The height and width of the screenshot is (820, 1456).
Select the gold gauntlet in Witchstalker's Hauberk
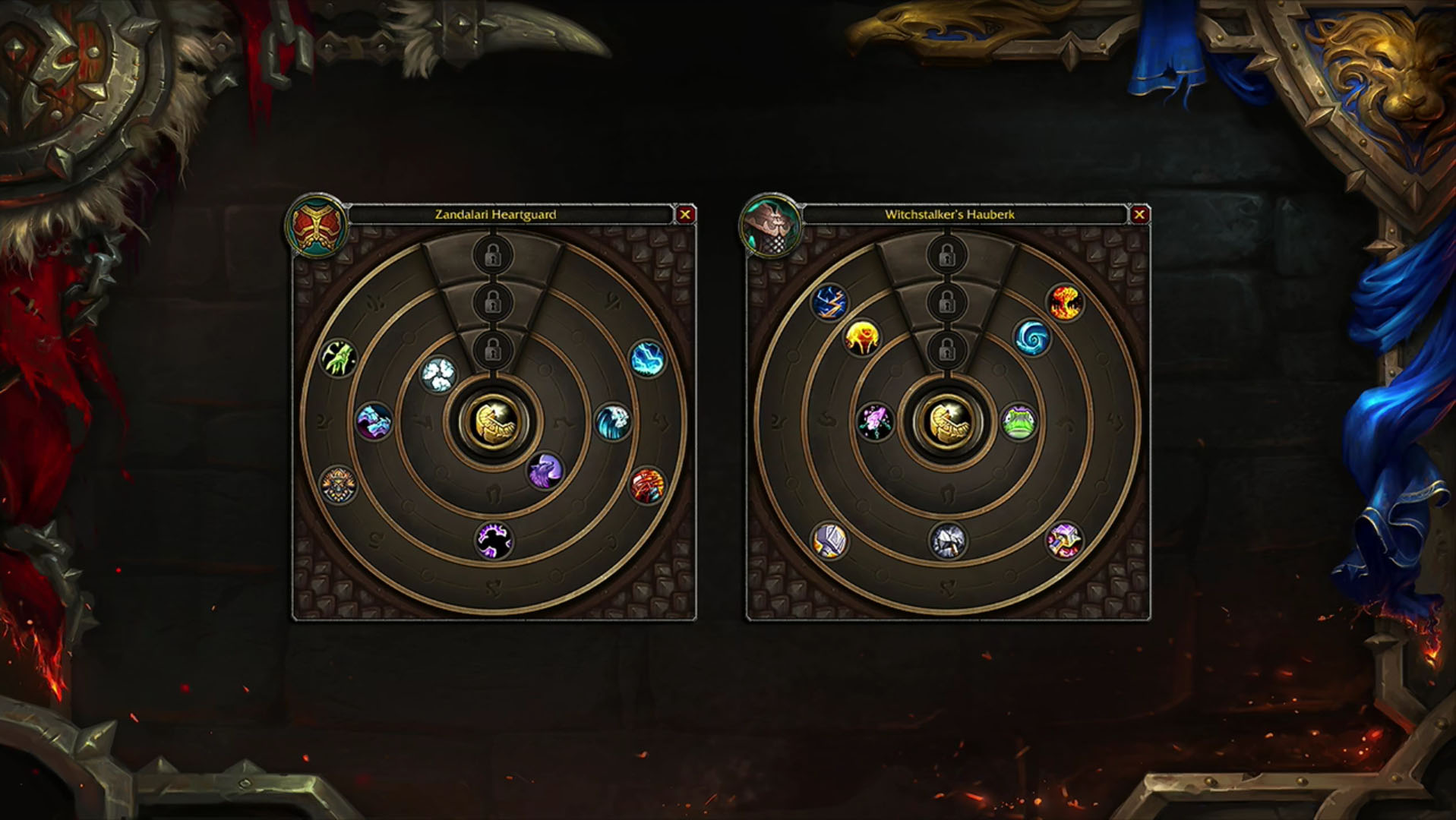pos(947,421)
